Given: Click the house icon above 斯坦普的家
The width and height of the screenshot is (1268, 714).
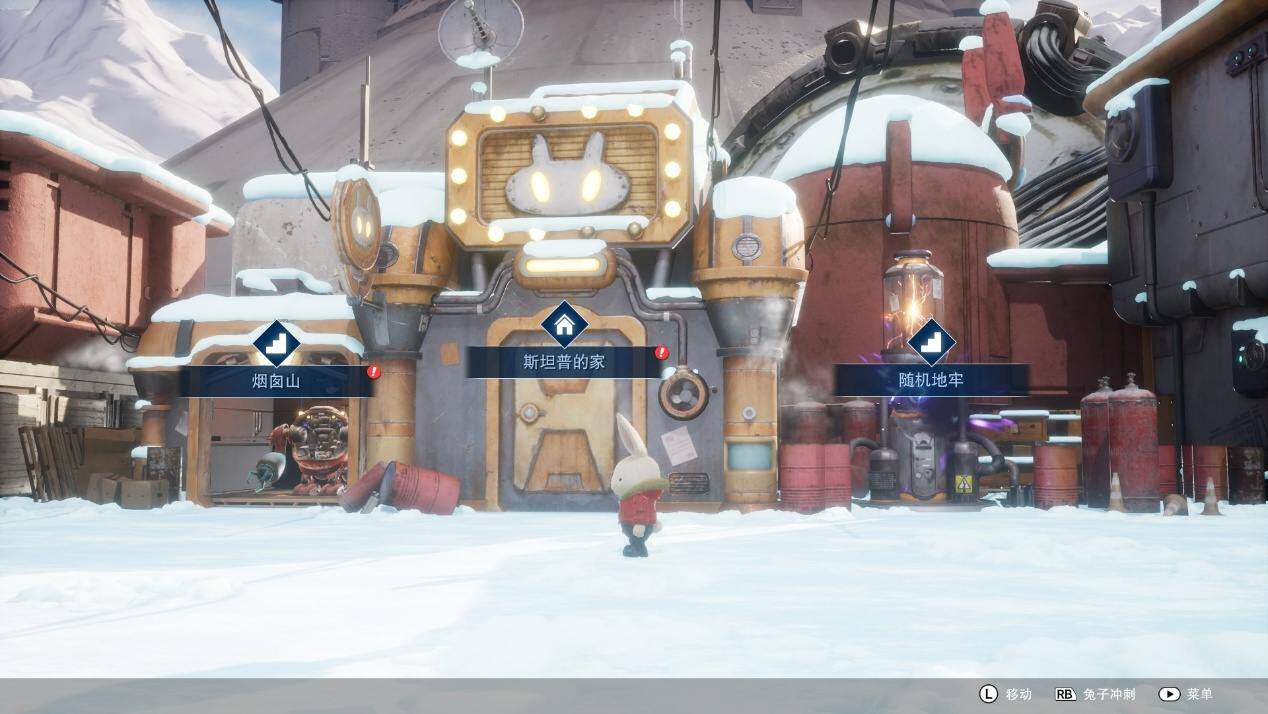Looking at the screenshot, I should click(x=564, y=324).
